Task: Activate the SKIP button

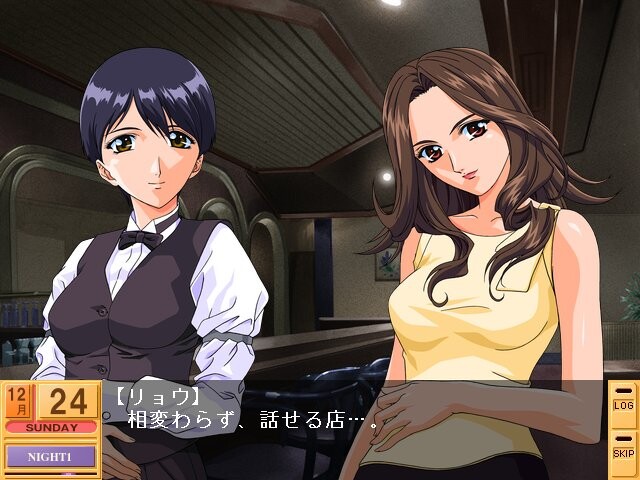Action: 623,449
